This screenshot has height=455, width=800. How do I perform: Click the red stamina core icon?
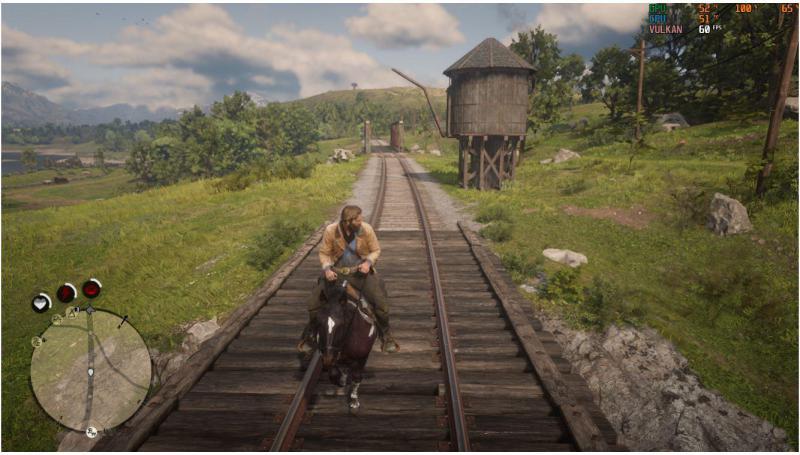click(66, 293)
